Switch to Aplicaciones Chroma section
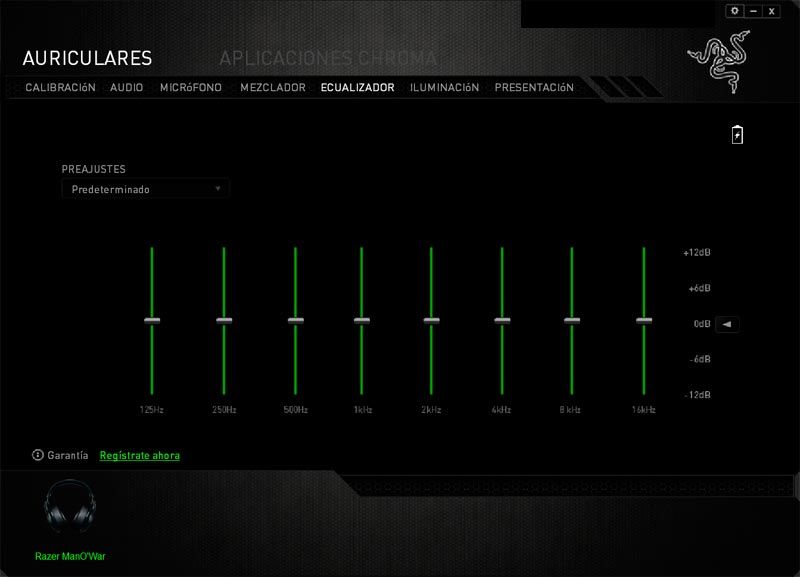The height and width of the screenshot is (577, 800). point(328,58)
